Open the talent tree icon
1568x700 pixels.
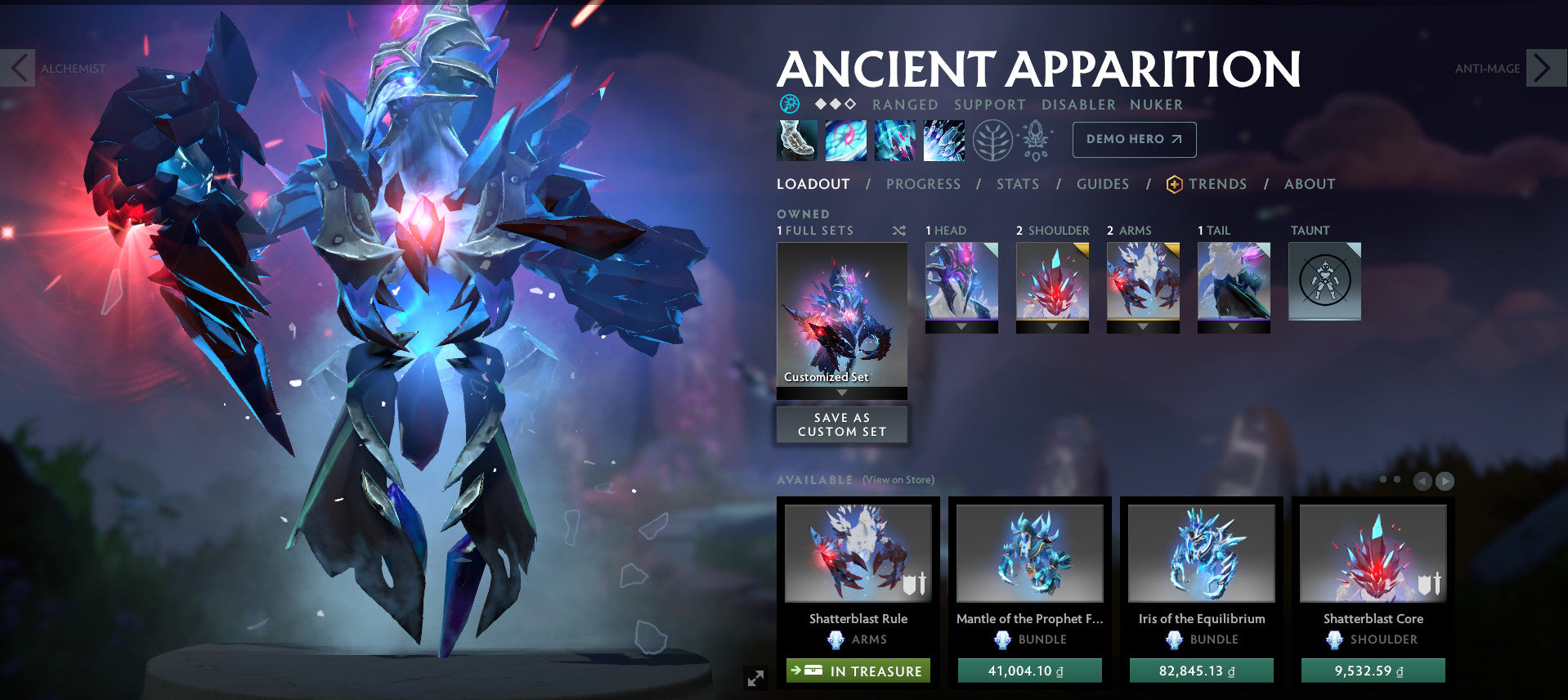992,139
